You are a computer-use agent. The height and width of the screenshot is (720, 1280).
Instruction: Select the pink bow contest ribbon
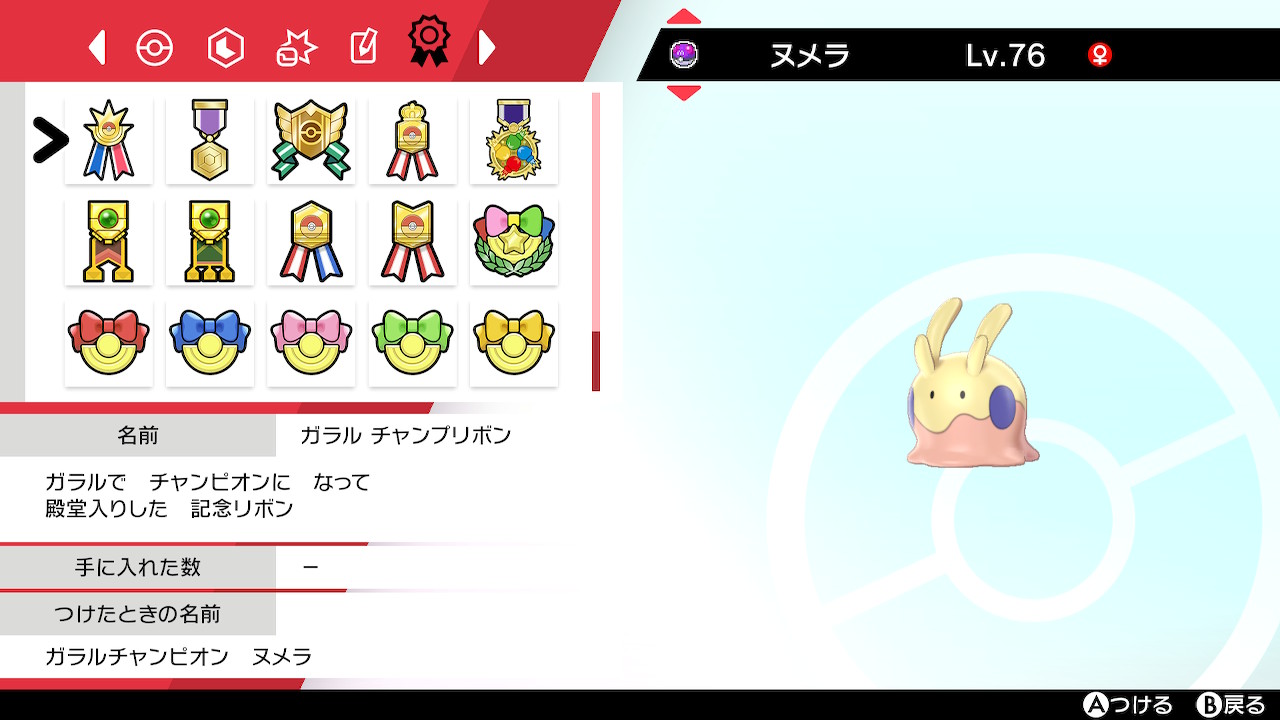pyautogui.click(x=311, y=342)
